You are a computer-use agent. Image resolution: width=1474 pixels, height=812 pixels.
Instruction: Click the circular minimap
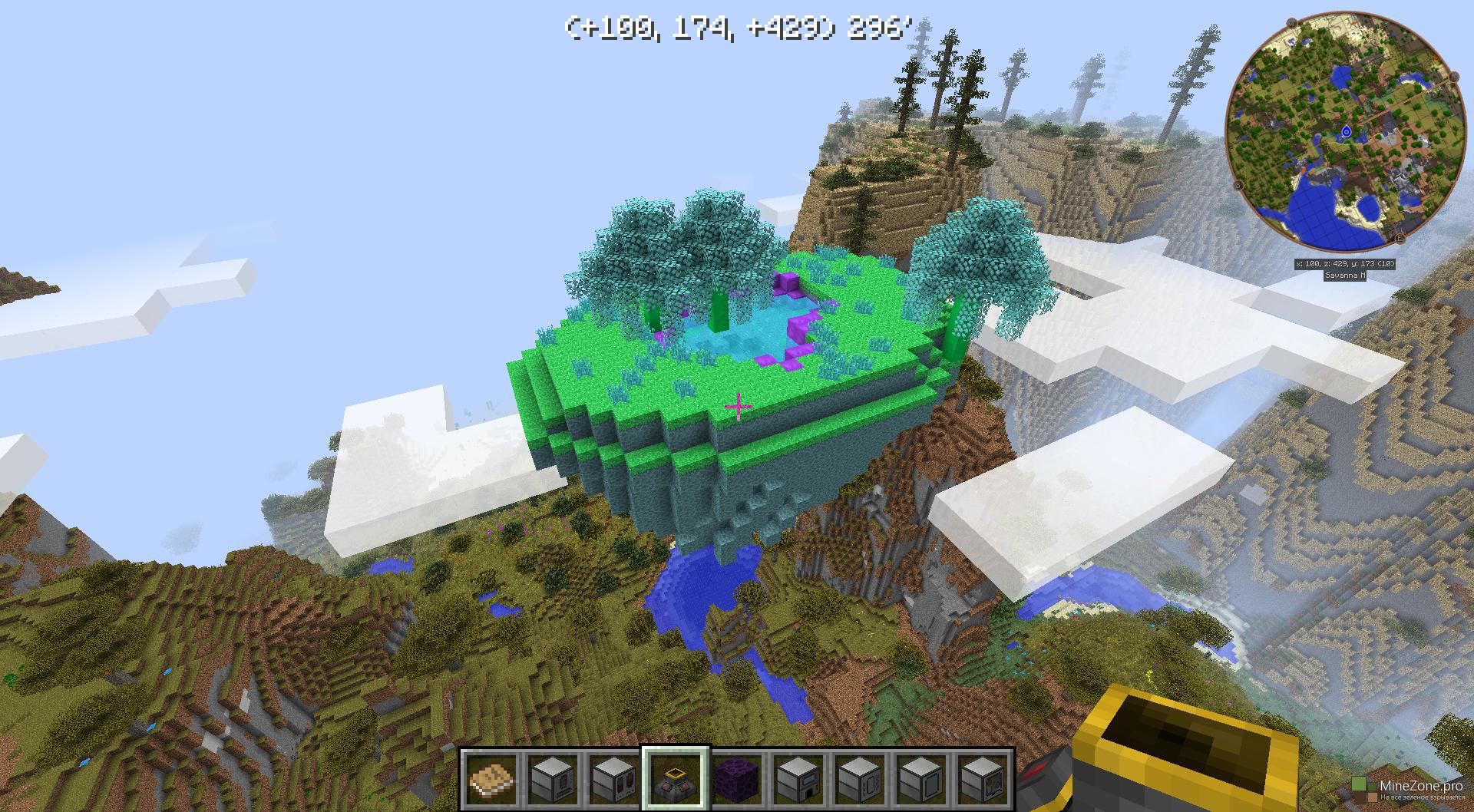(1343, 132)
